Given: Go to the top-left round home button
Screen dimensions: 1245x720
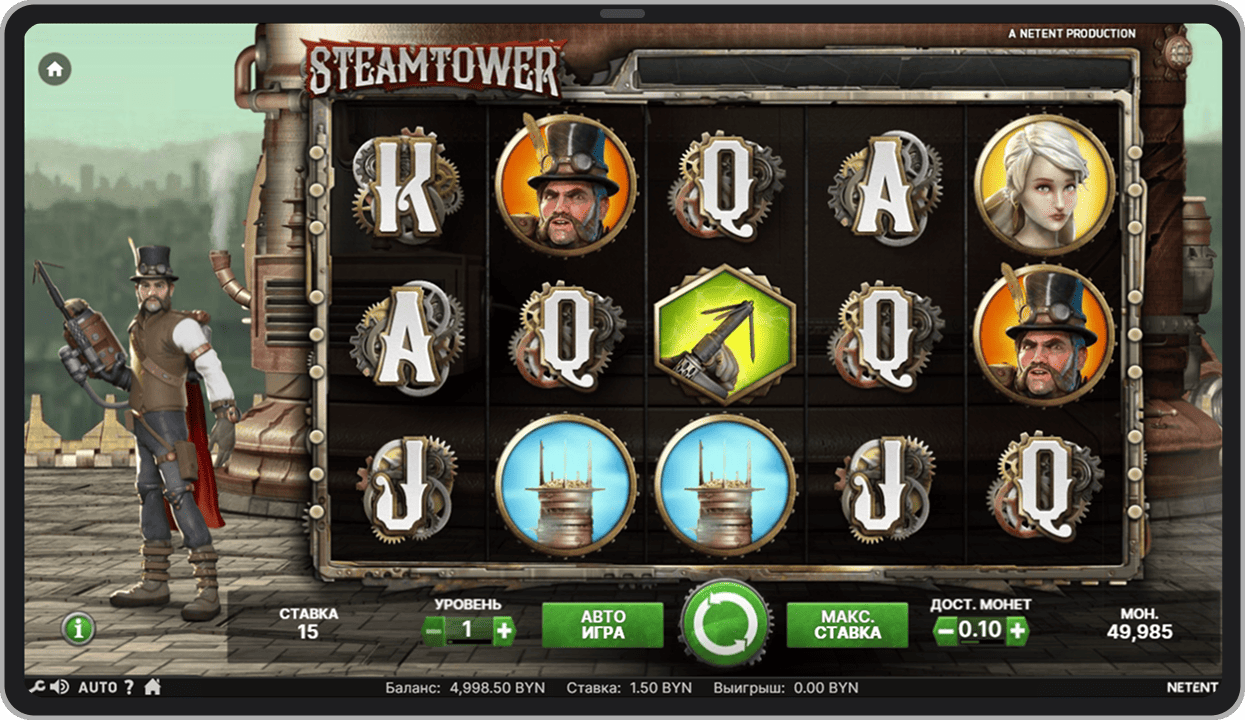Looking at the screenshot, I should click(x=55, y=69).
